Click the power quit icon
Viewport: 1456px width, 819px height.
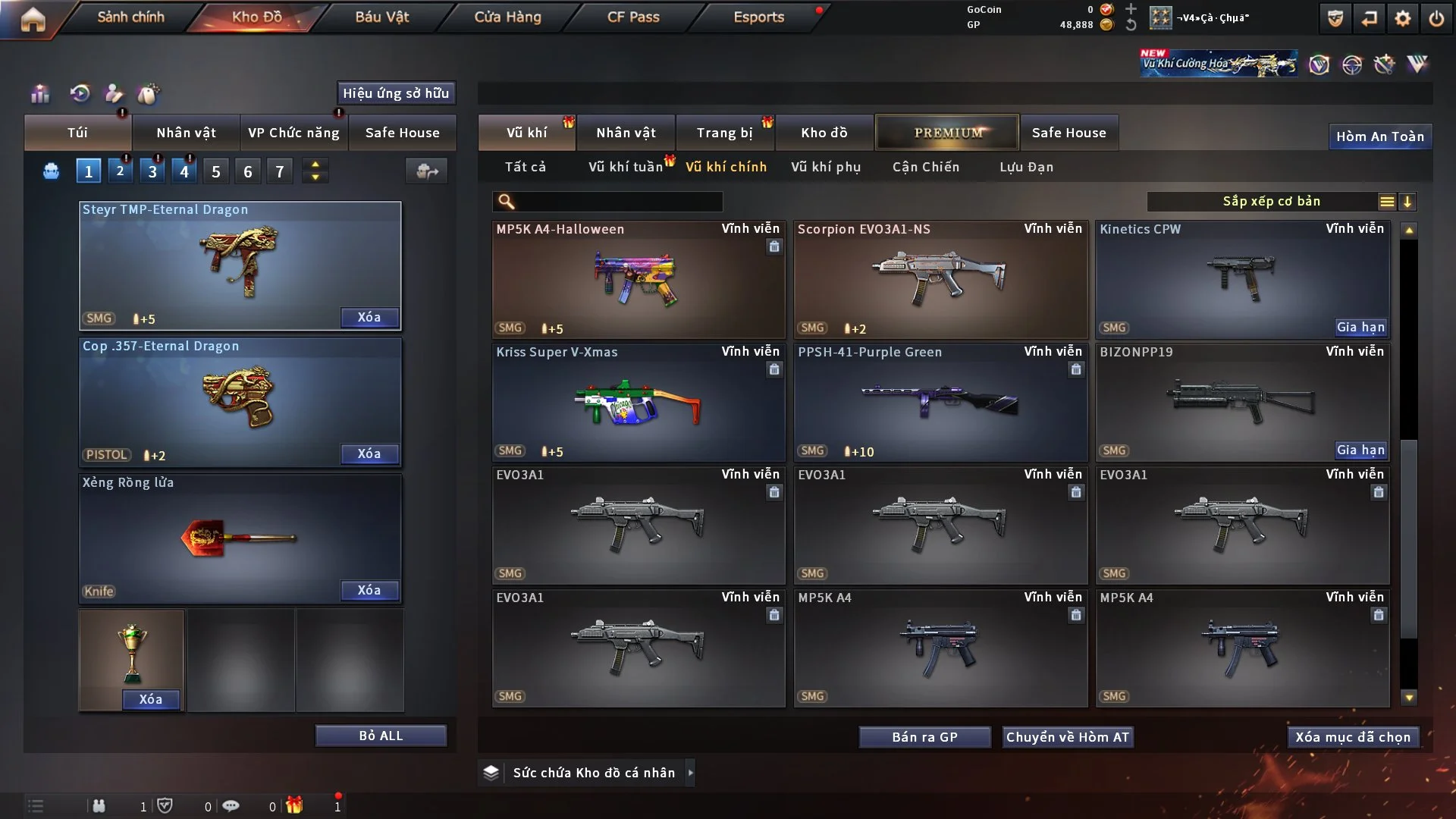[x=1436, y=18]
